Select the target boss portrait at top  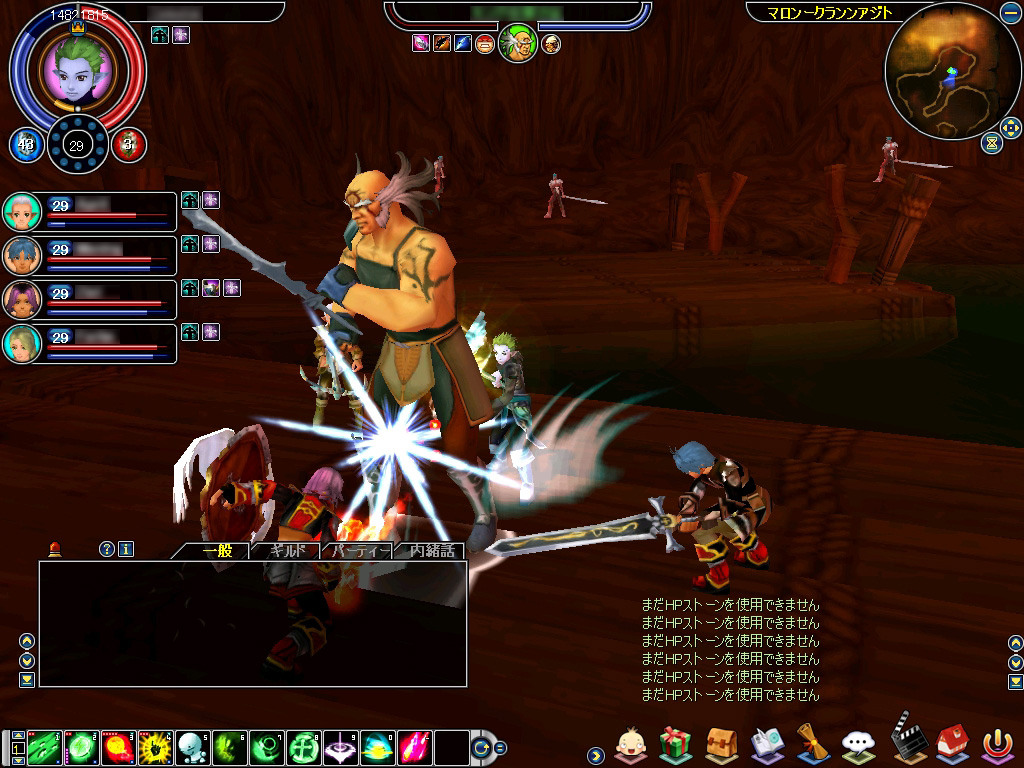coord(517,43)
